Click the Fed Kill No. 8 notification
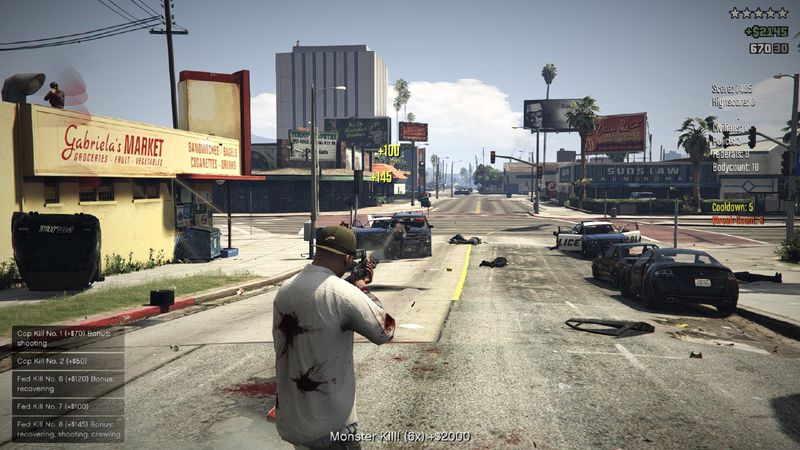Viewport: 800px width, 450px height. click(x=68, y=429)
